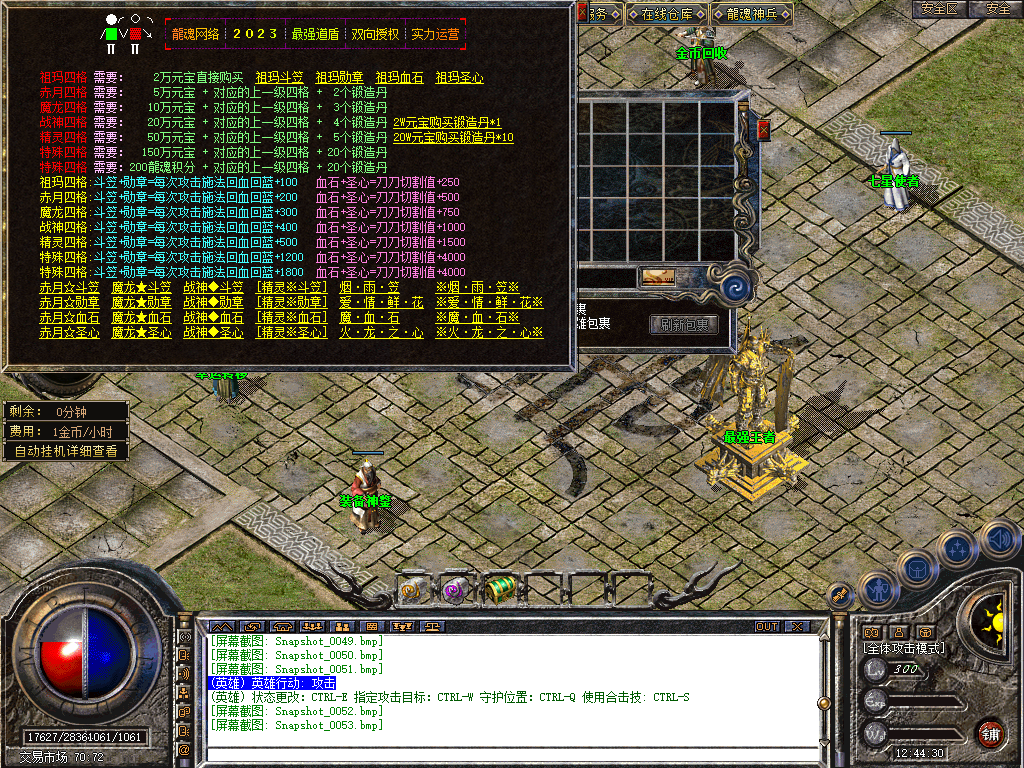The image size is (1024, 768).
Task: Open the 在线仓库 online warehouse
Action: tap(668, 14)
